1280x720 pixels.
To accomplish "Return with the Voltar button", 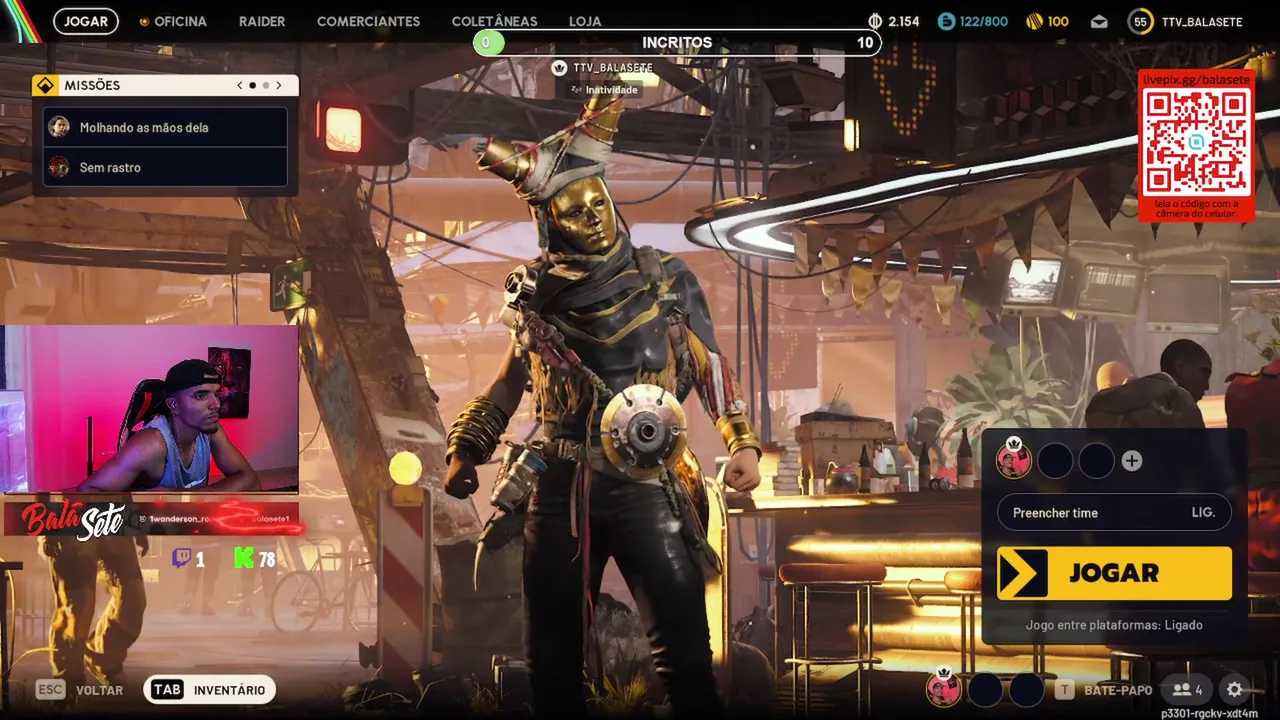I will coord(80,690).
